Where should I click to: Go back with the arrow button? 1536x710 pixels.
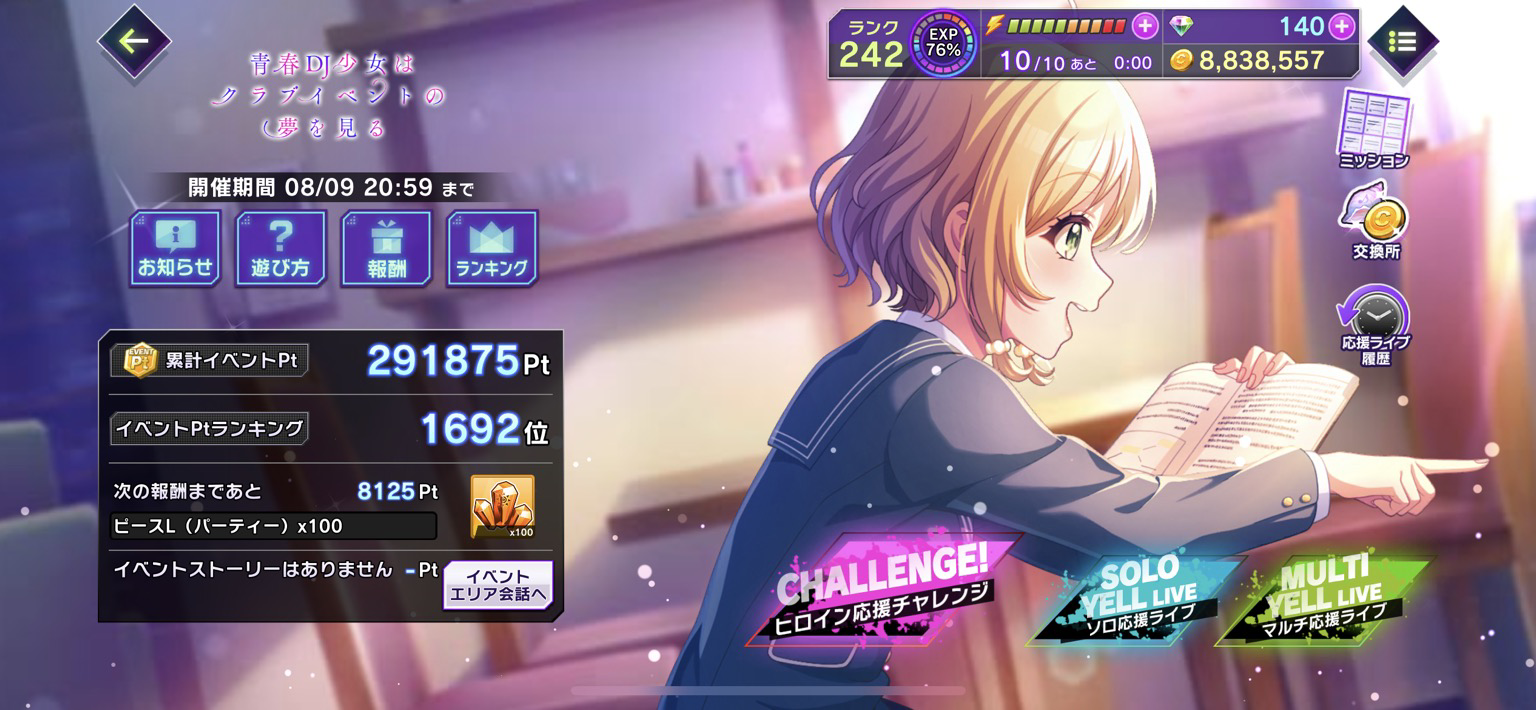[x=134, y=42]
